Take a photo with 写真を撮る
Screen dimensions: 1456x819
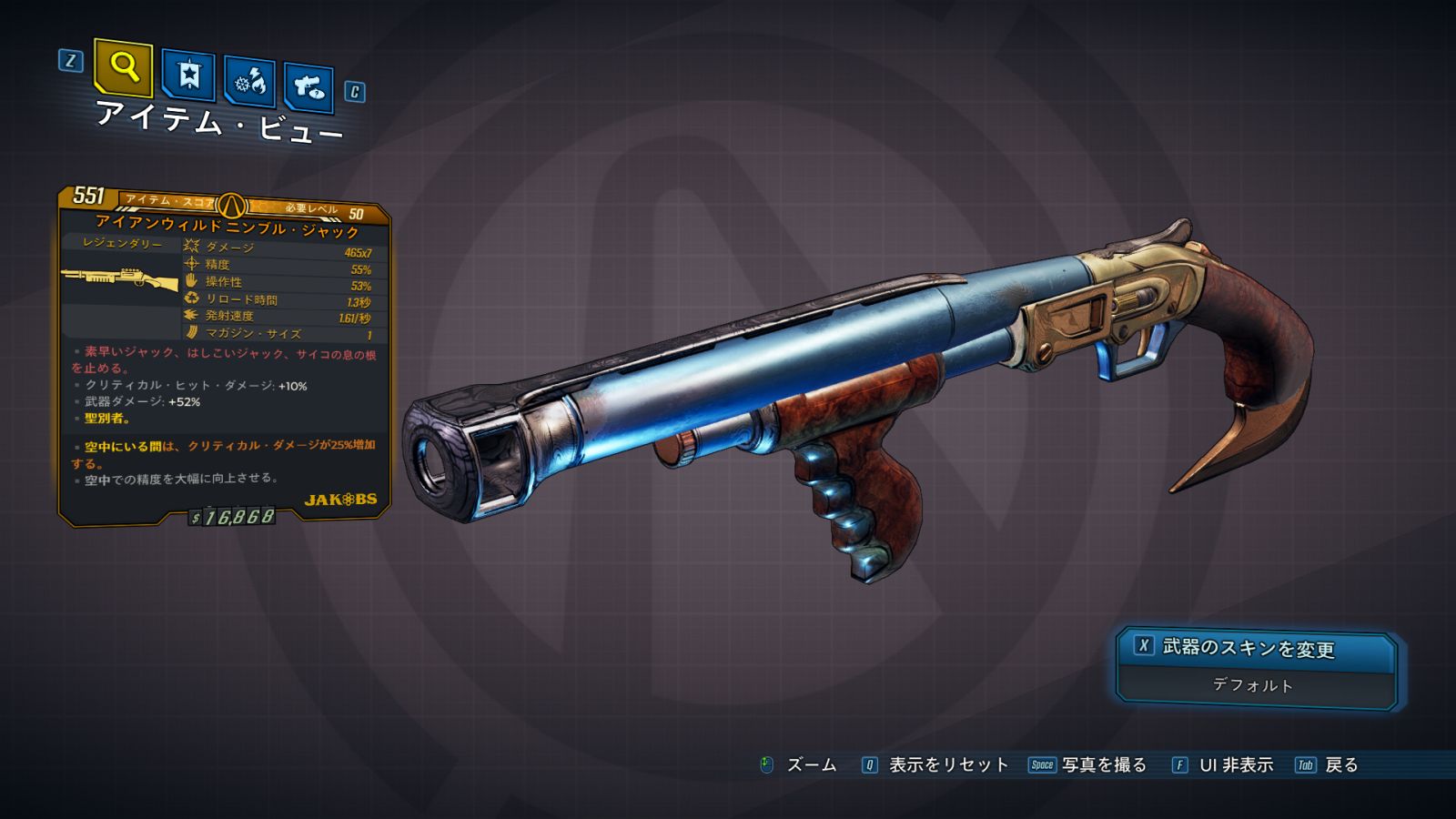pos(1103,765)
